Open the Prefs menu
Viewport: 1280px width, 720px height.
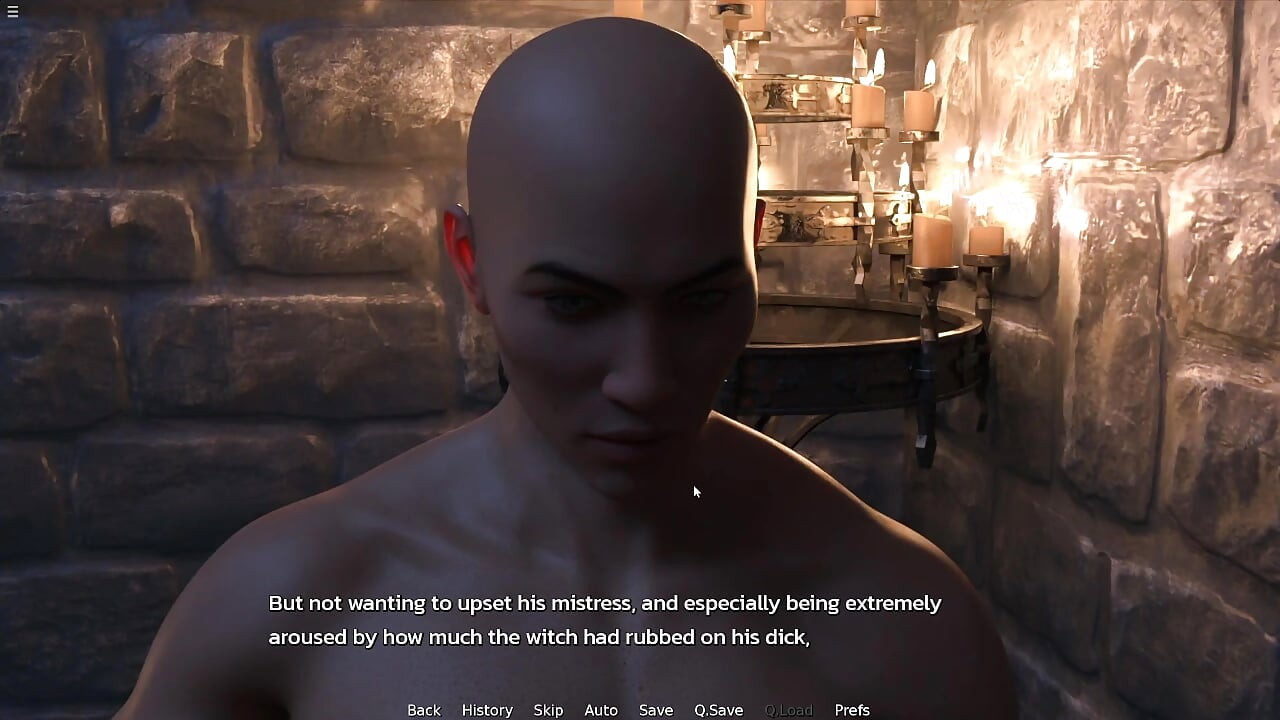[852, 710]
